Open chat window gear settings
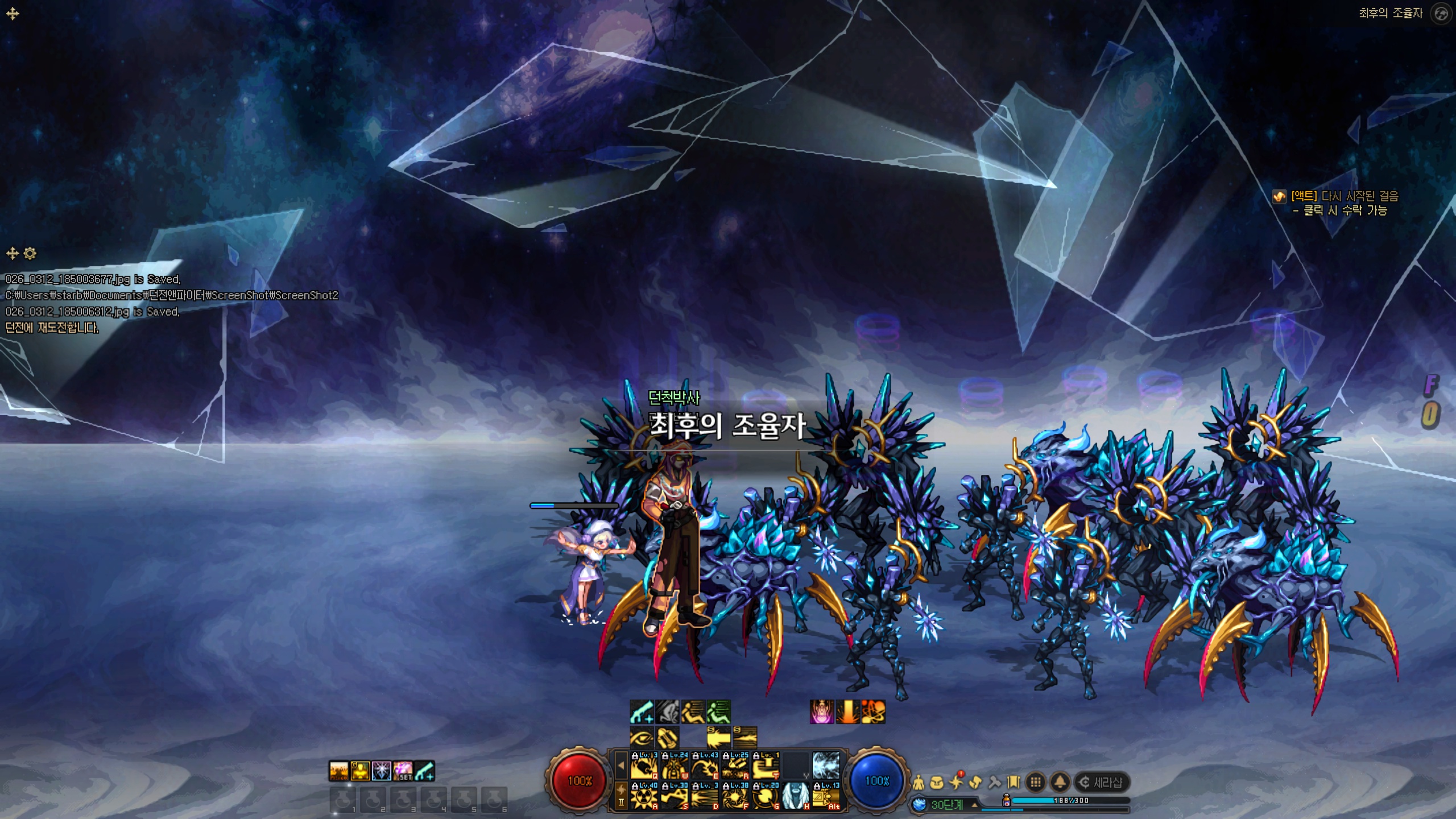The image size is (1456, 819). click(30, 253)
